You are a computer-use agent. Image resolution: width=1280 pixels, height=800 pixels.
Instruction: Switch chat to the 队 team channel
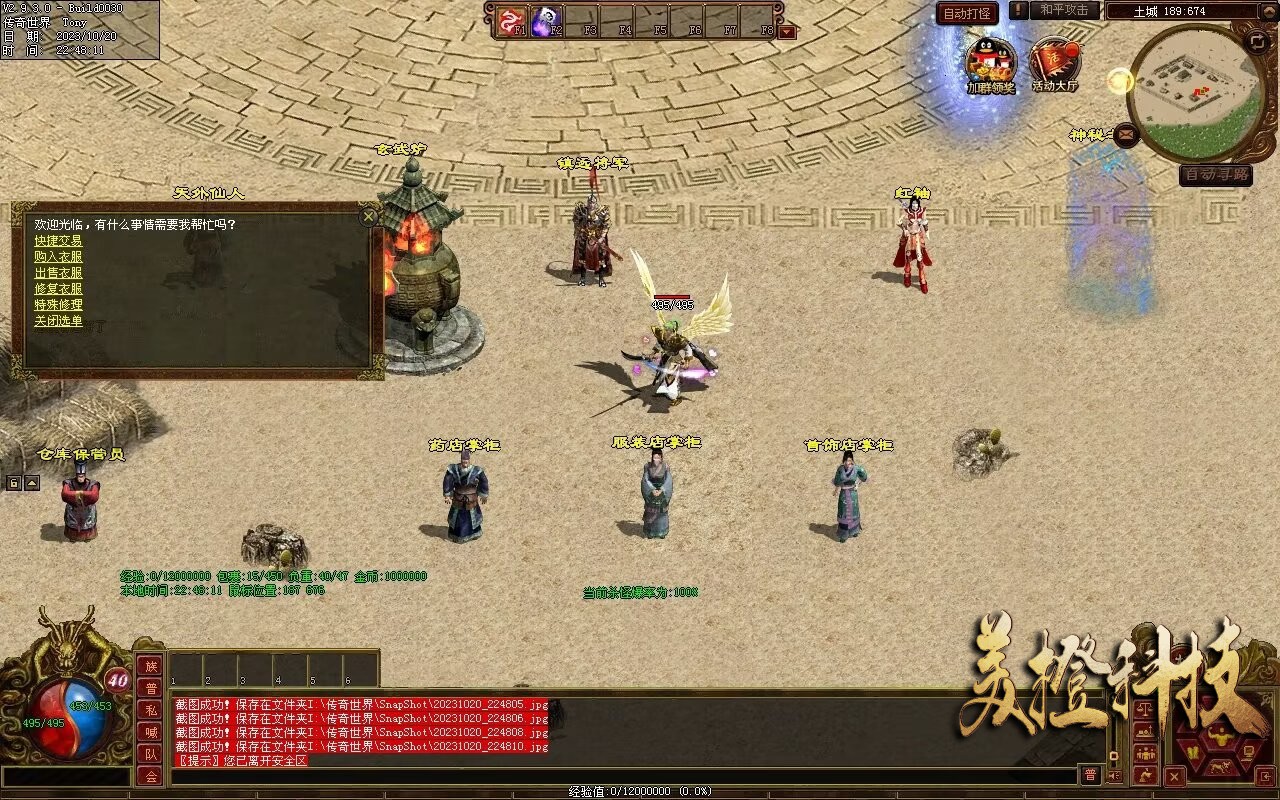tap(150, 754)
